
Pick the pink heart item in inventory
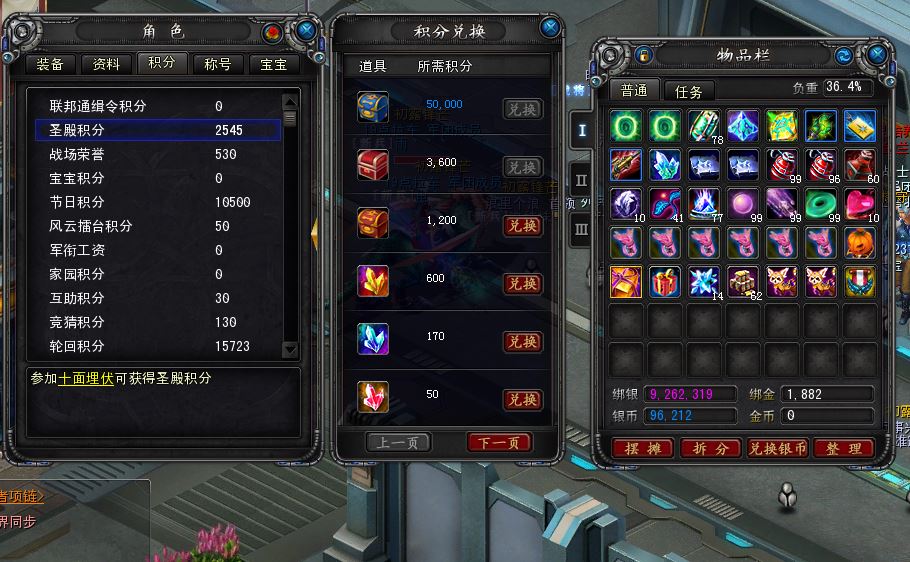pos(859,204)
